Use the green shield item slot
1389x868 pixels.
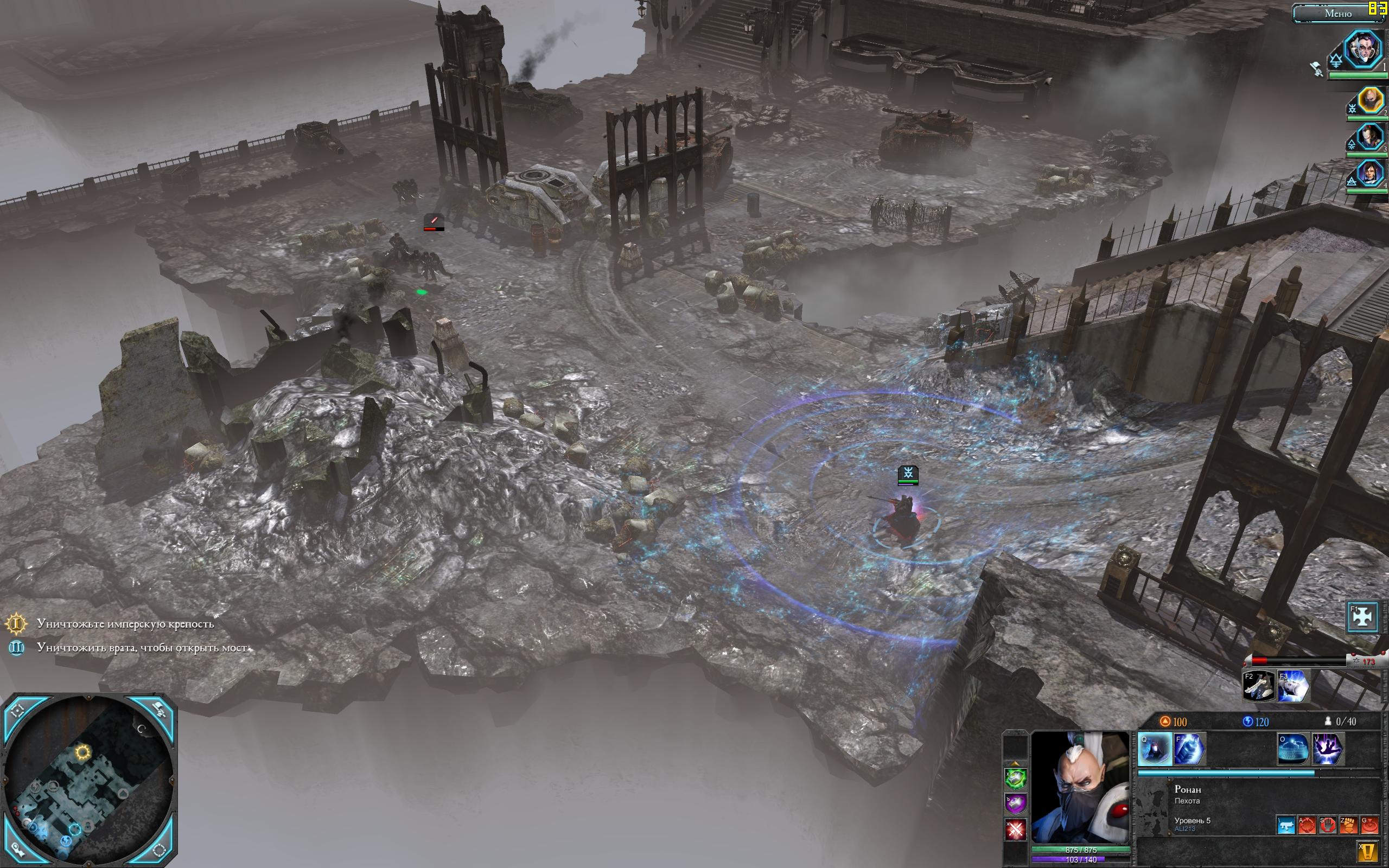click(x=1015, y=779)
